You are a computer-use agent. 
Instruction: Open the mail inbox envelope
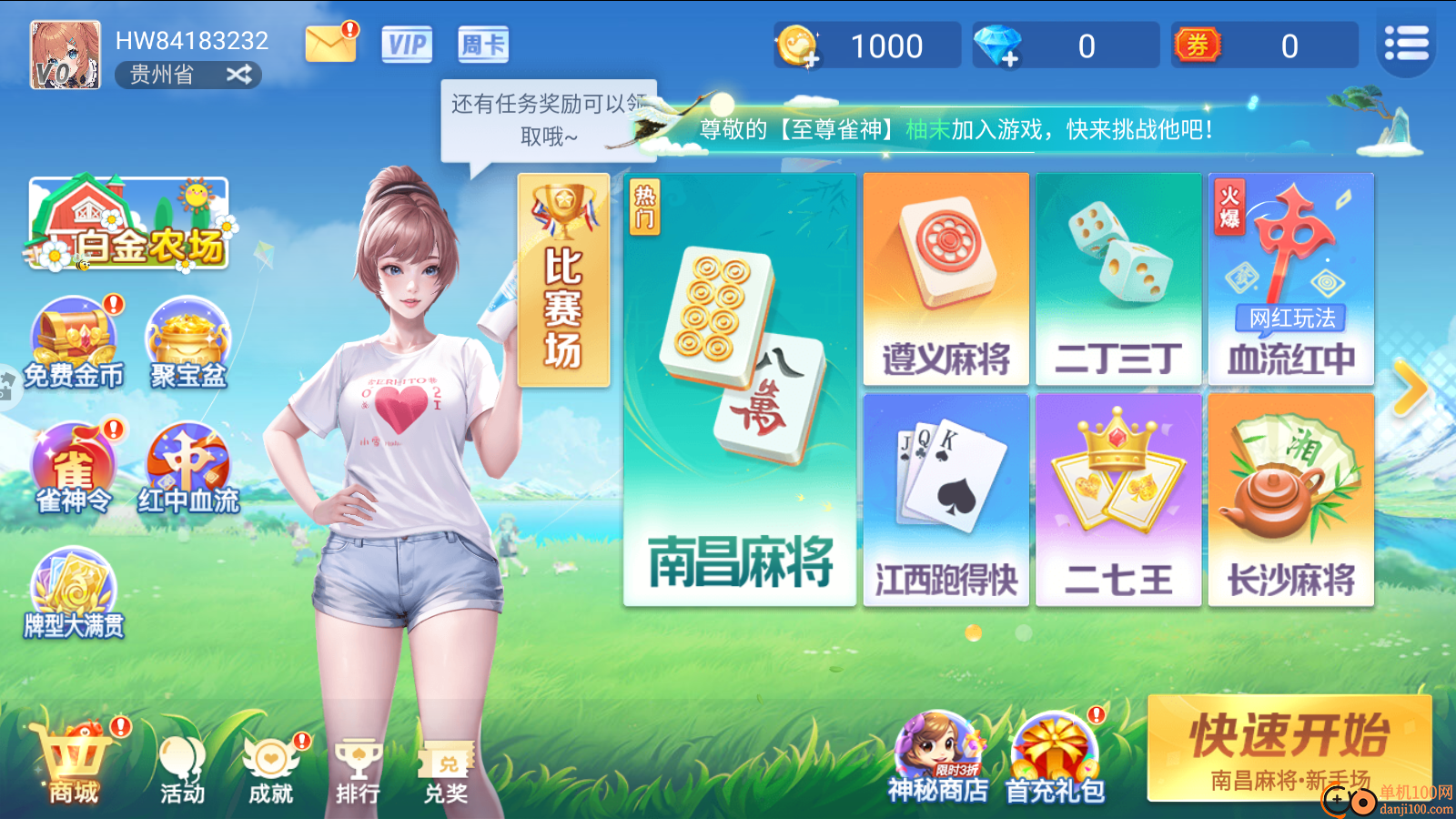329,43
